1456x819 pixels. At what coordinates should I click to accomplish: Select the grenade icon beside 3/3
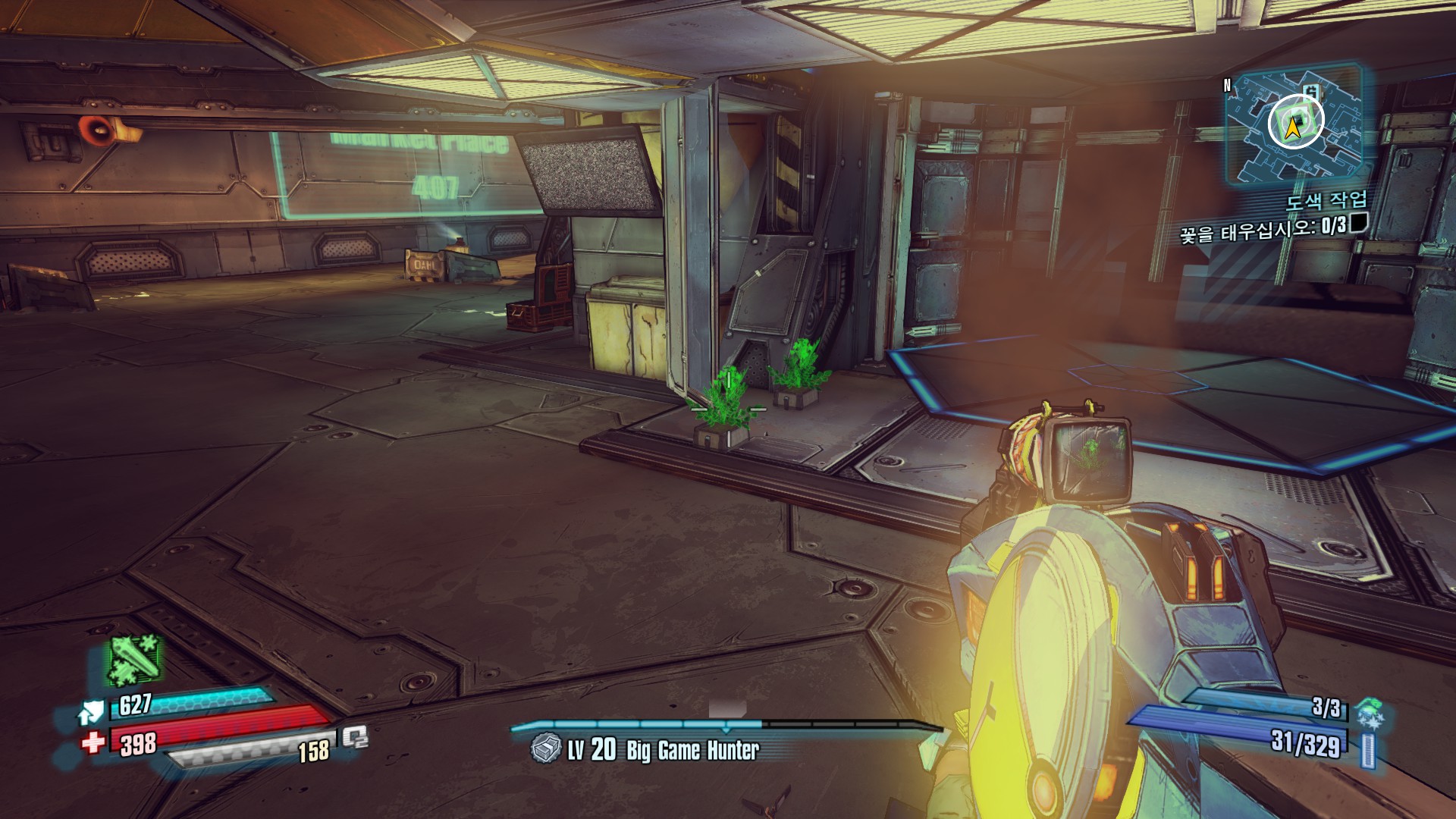point(1369,714)
